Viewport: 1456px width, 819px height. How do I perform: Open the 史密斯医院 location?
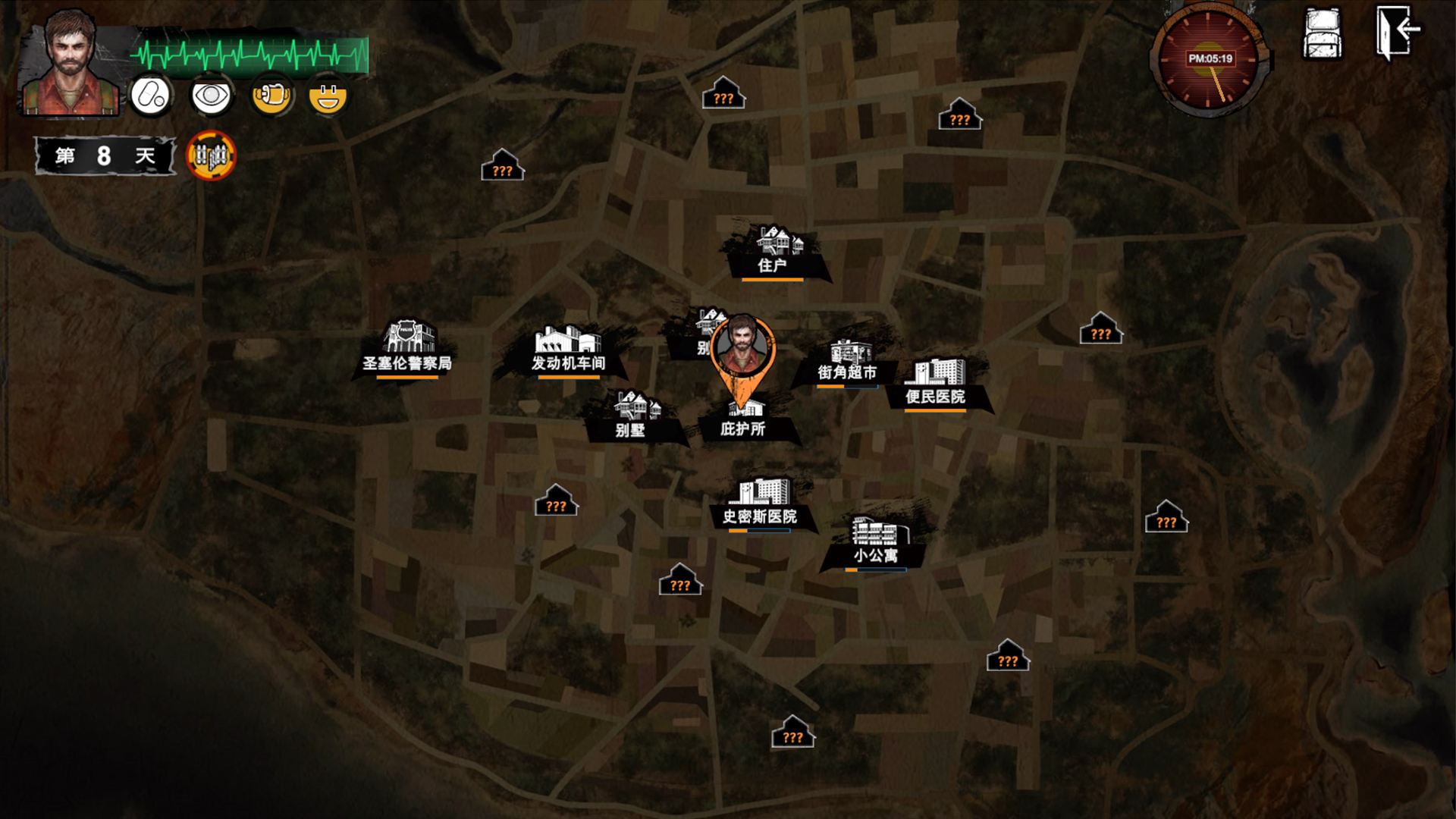[760, 504]
